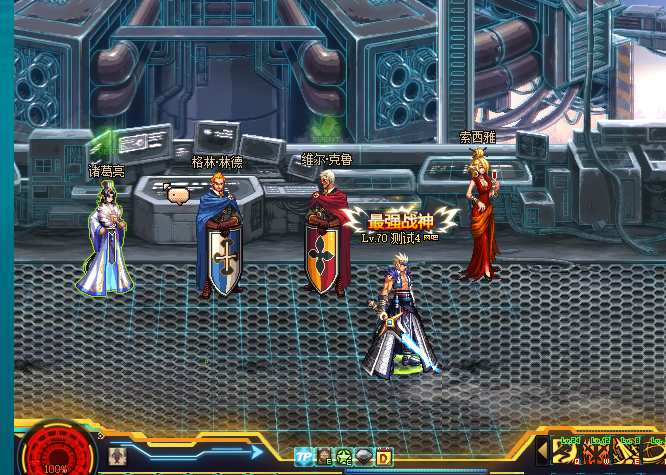Click the green star icon
The image size is (666, 475).
(344, 457)
